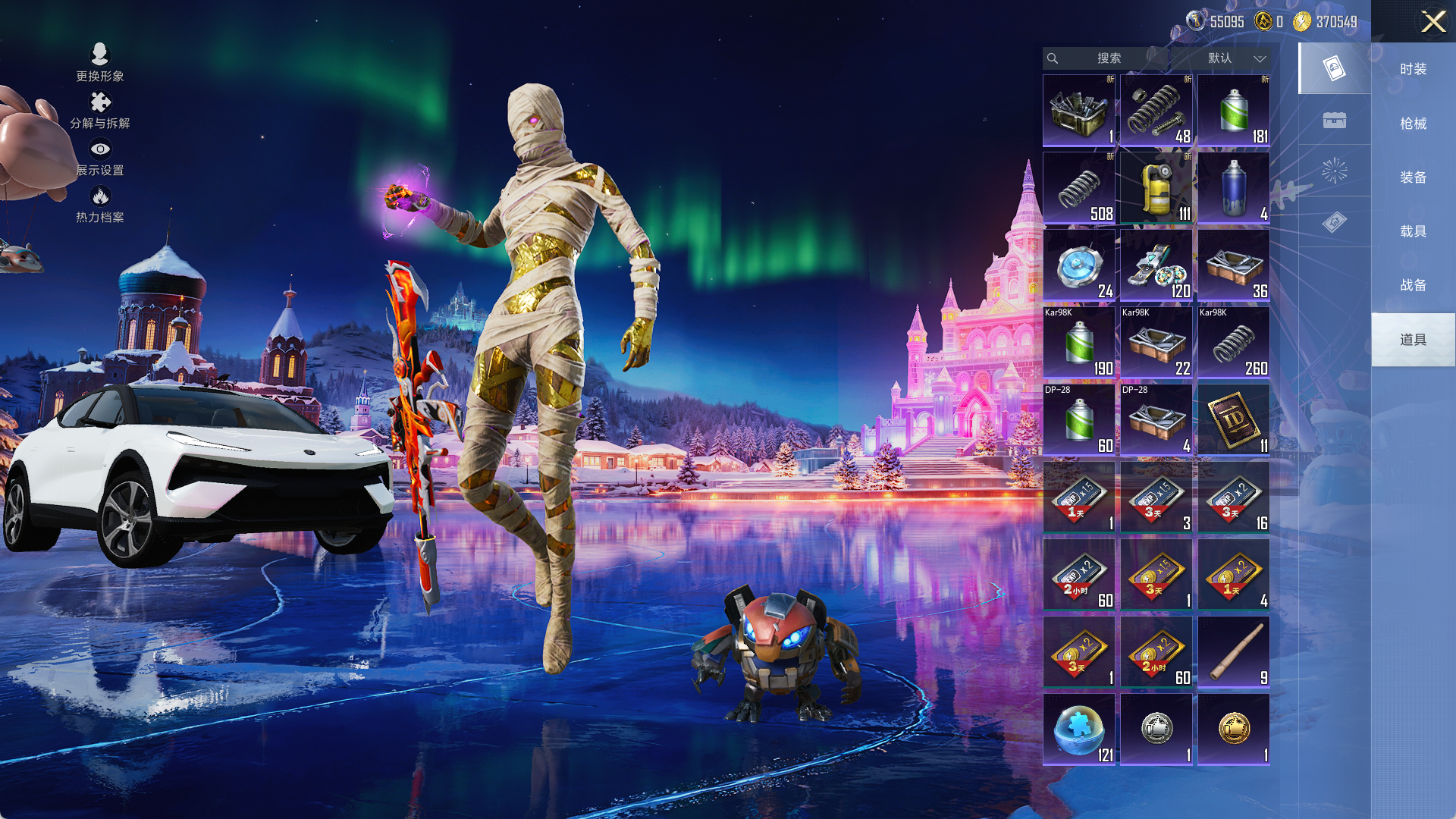Open 展示设置 display settings

click(x=100, y=158)
